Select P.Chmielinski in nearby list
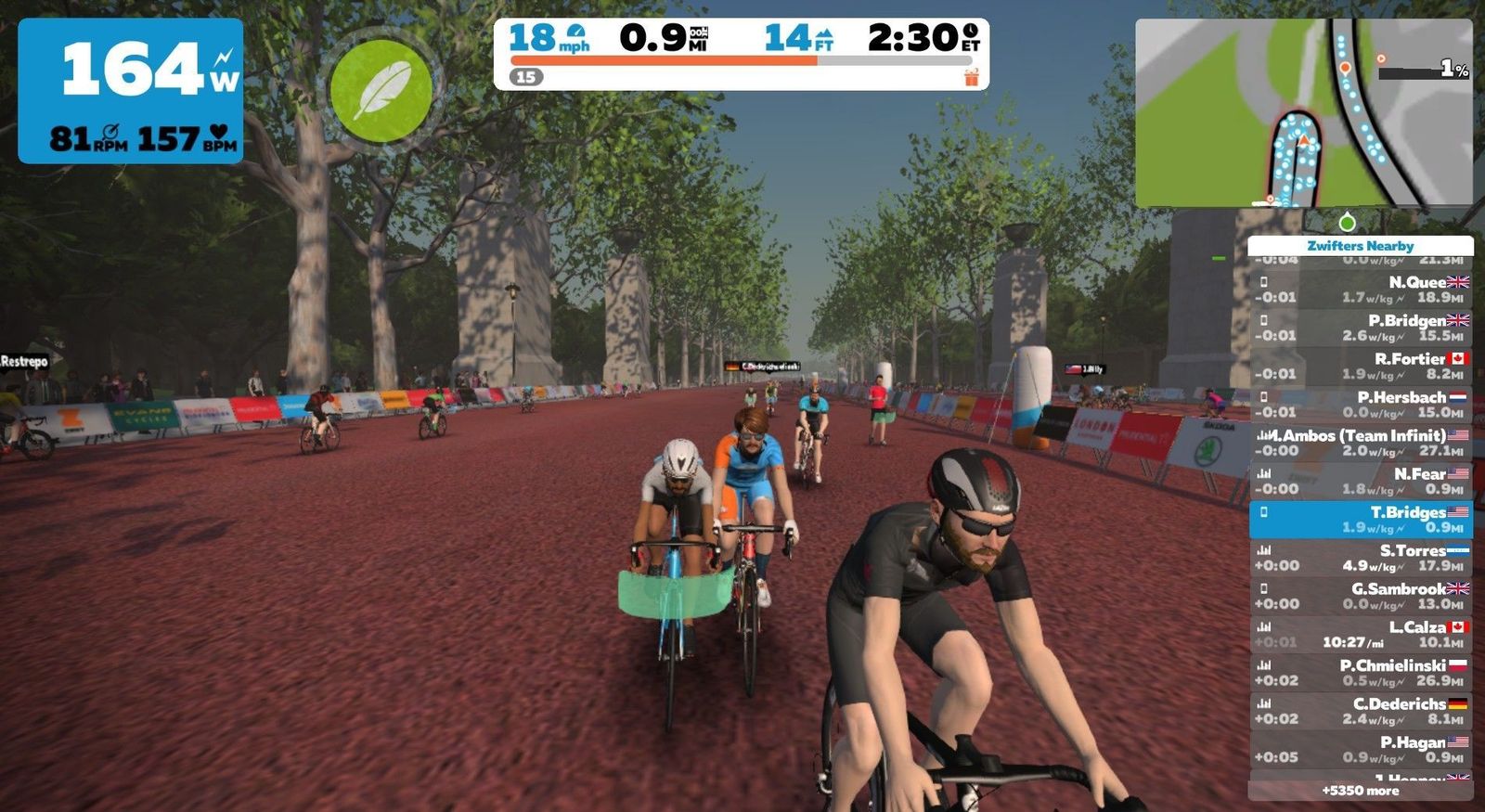Image resolution: width=1485 pixels, height=812 pixels. coord(1360,673)
